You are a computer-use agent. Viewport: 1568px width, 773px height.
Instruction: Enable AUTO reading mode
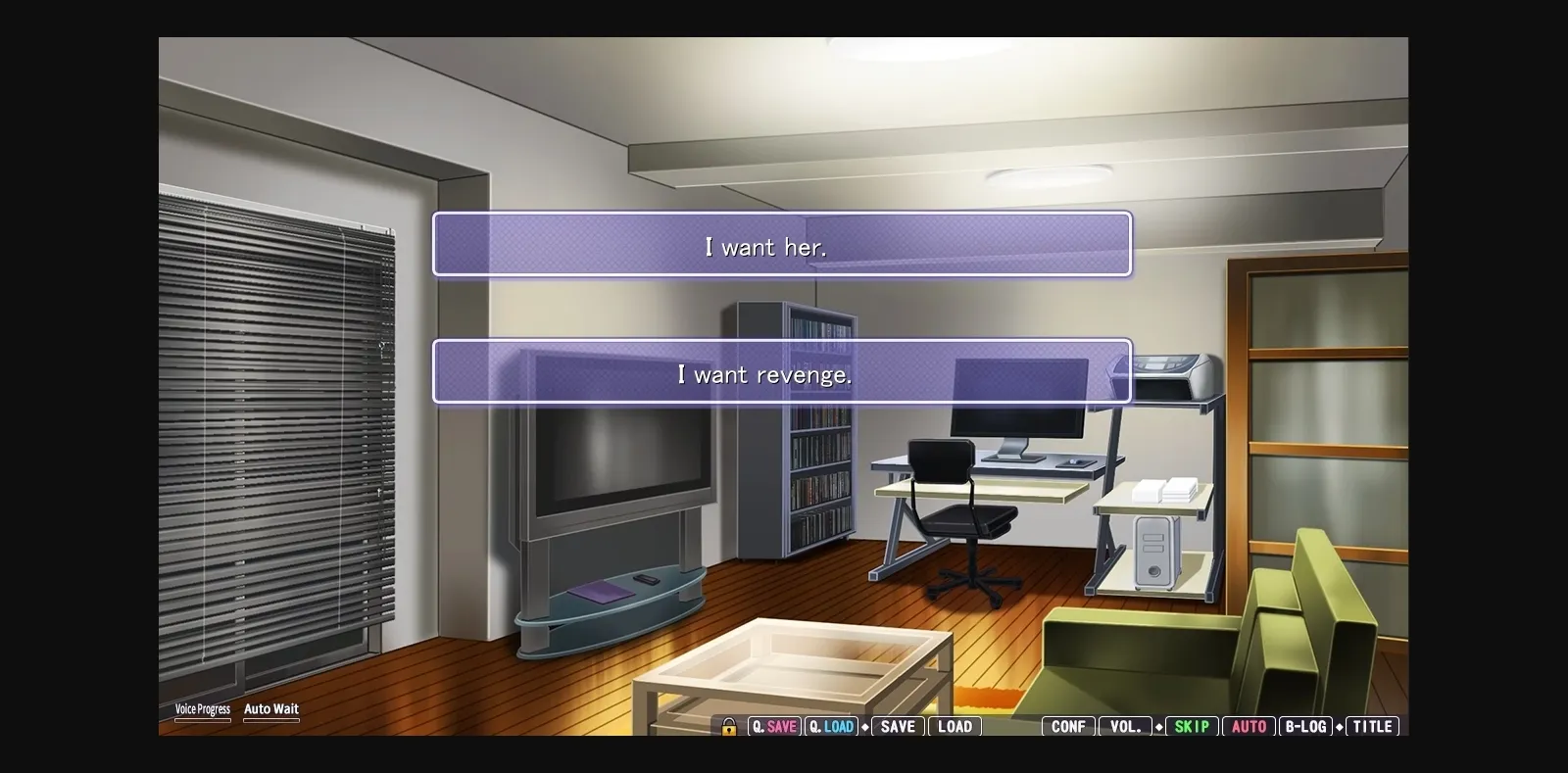point(1249,727)
